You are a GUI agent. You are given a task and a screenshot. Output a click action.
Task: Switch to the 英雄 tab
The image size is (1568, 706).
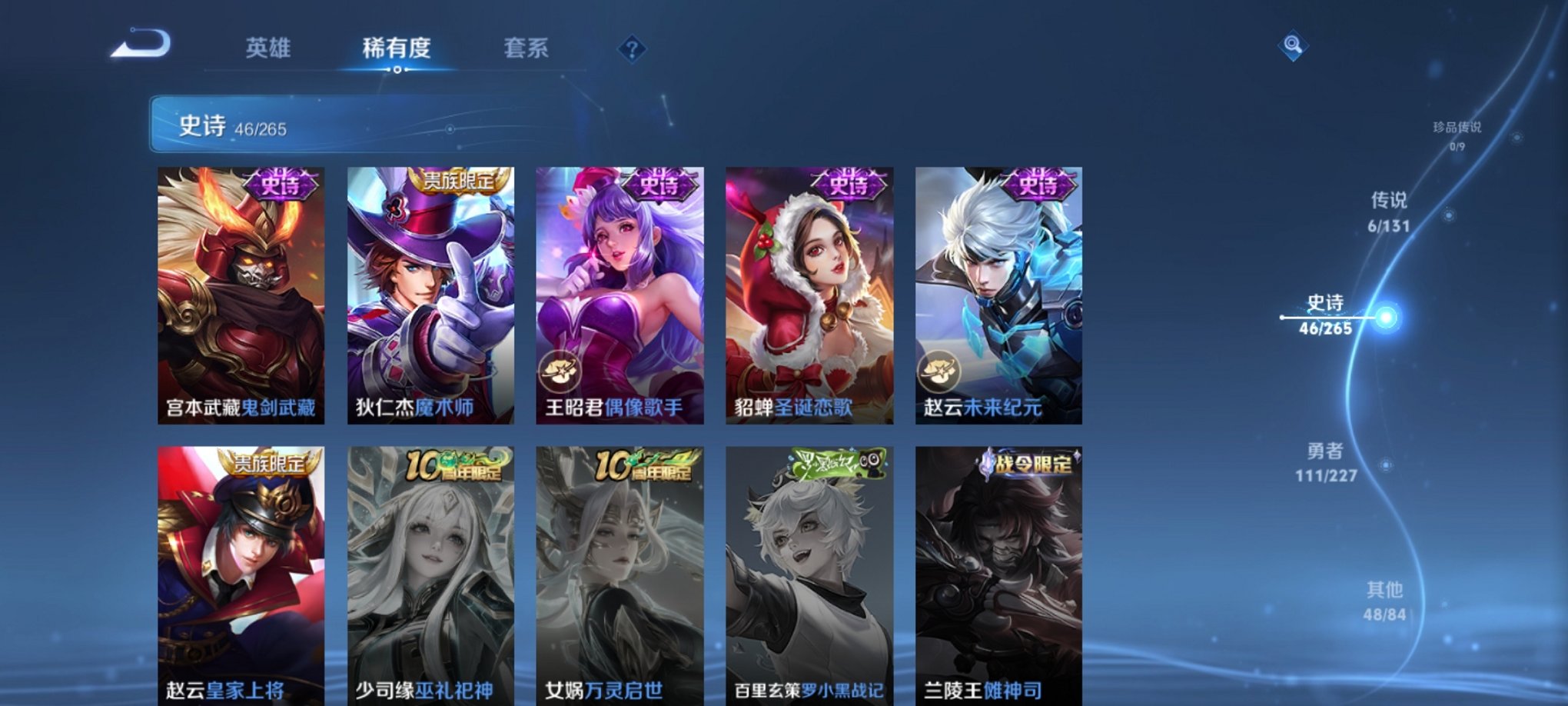point(267,48)
